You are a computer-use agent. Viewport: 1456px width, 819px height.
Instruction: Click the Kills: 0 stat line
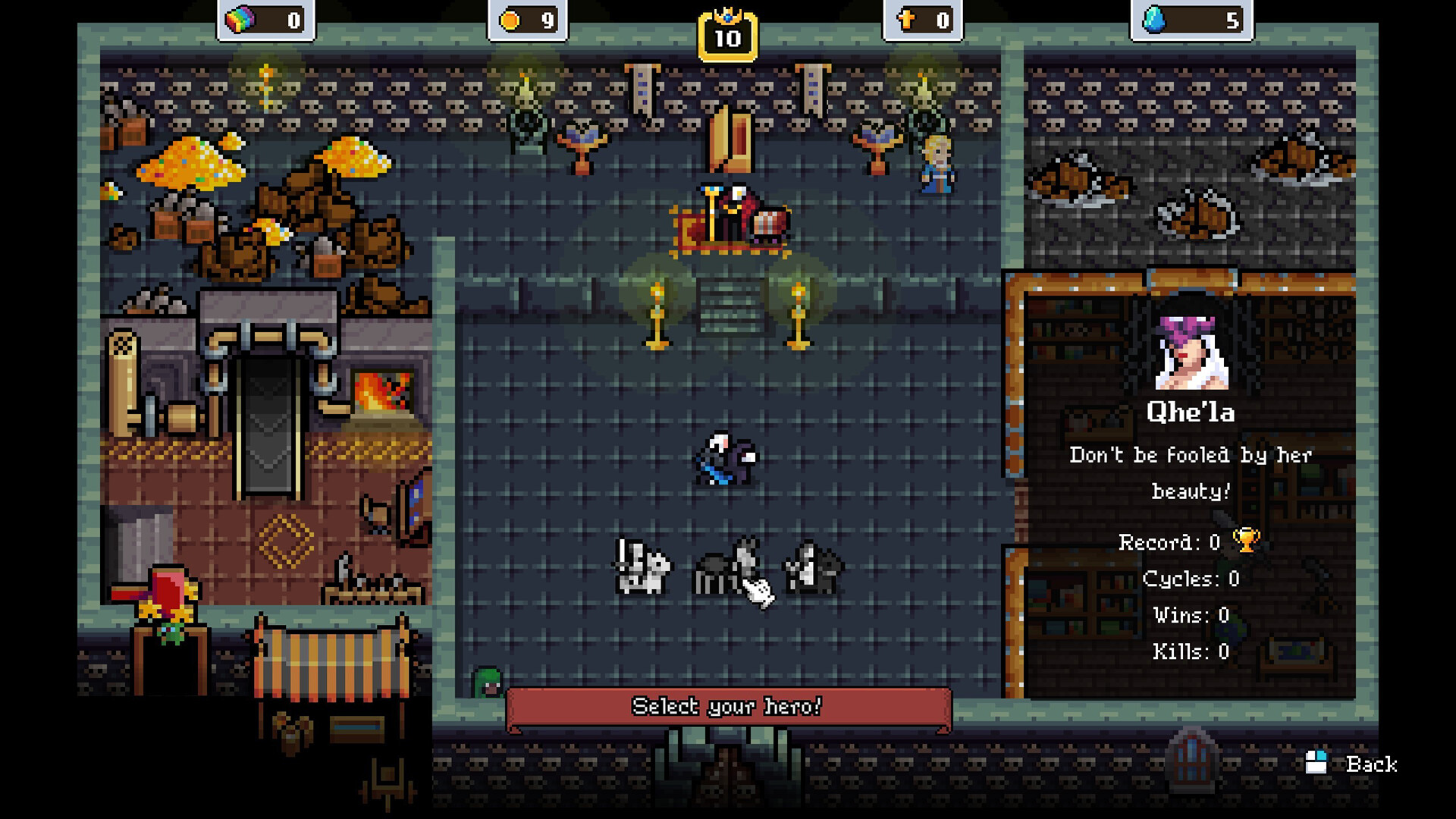click(x=1192, y=650)
